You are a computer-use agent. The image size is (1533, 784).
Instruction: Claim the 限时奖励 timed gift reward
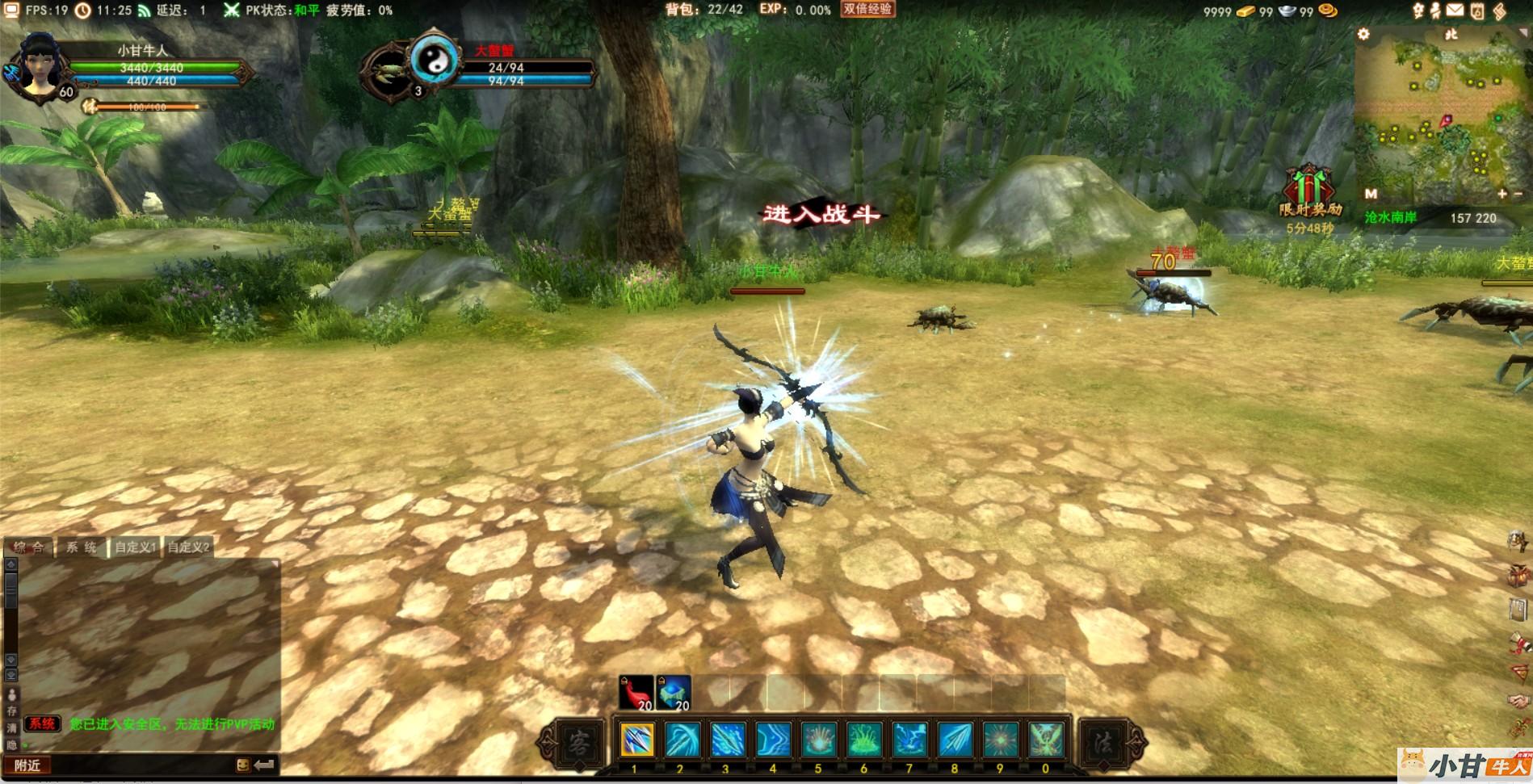pos(1308,190)
